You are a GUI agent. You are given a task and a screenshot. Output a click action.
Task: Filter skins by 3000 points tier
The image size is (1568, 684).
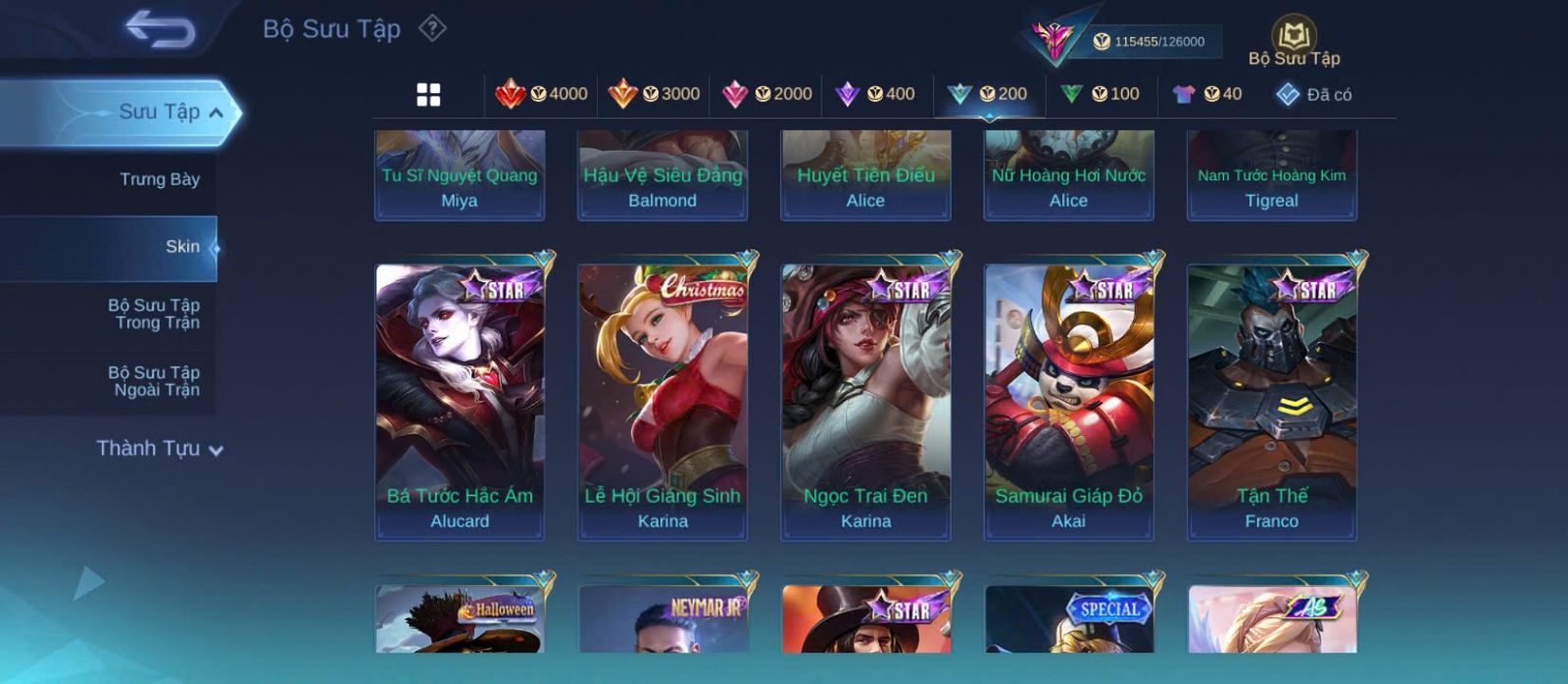coord(654,94)
